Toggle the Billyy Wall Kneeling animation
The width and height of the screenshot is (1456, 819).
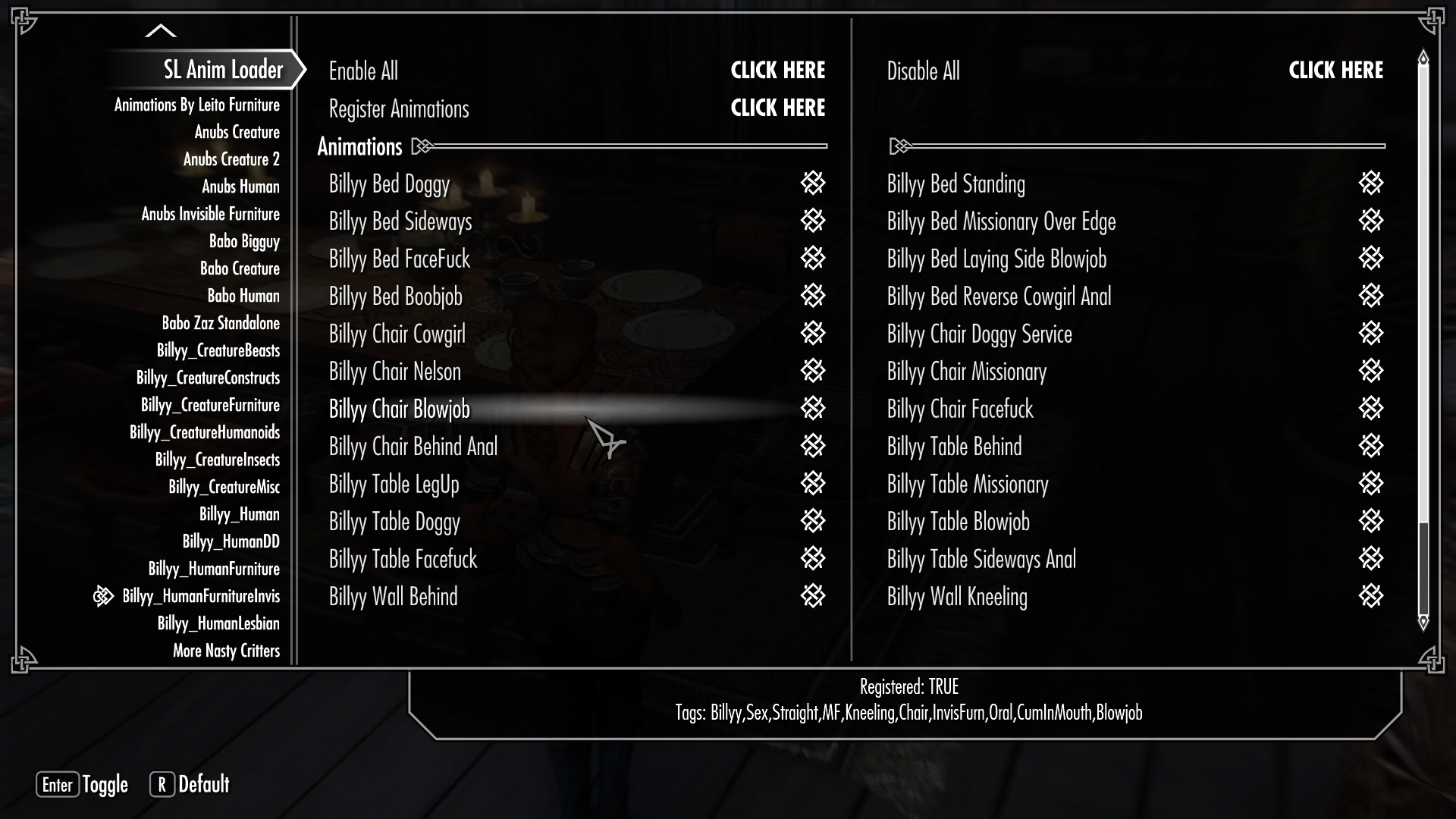click(x=1371, y=596)
